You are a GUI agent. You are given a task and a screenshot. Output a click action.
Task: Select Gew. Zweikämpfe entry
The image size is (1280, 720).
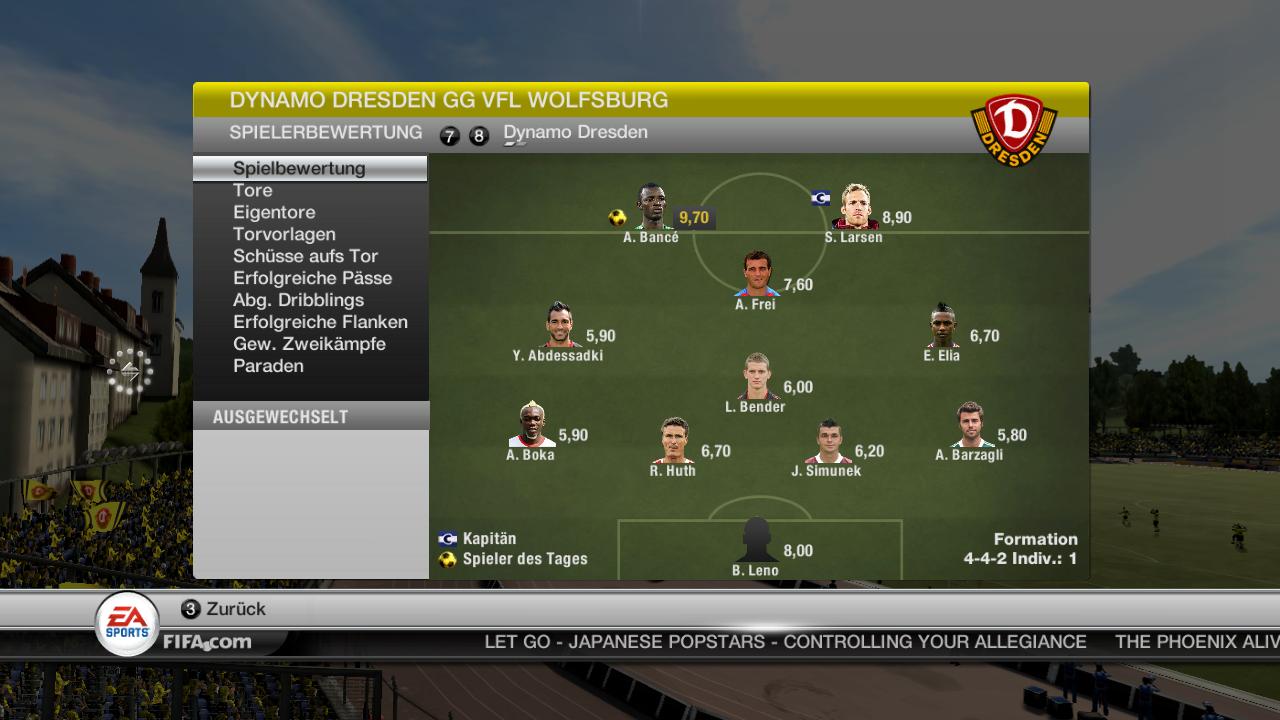point(309,344)
